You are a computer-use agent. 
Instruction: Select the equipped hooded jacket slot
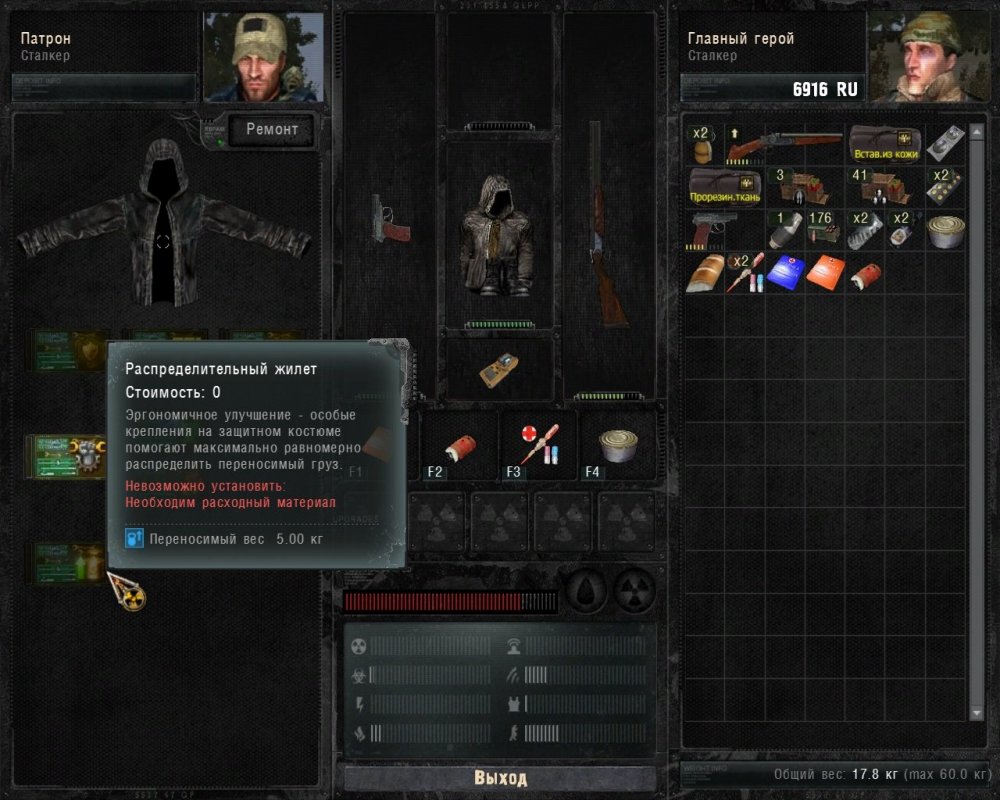(499, 235)
